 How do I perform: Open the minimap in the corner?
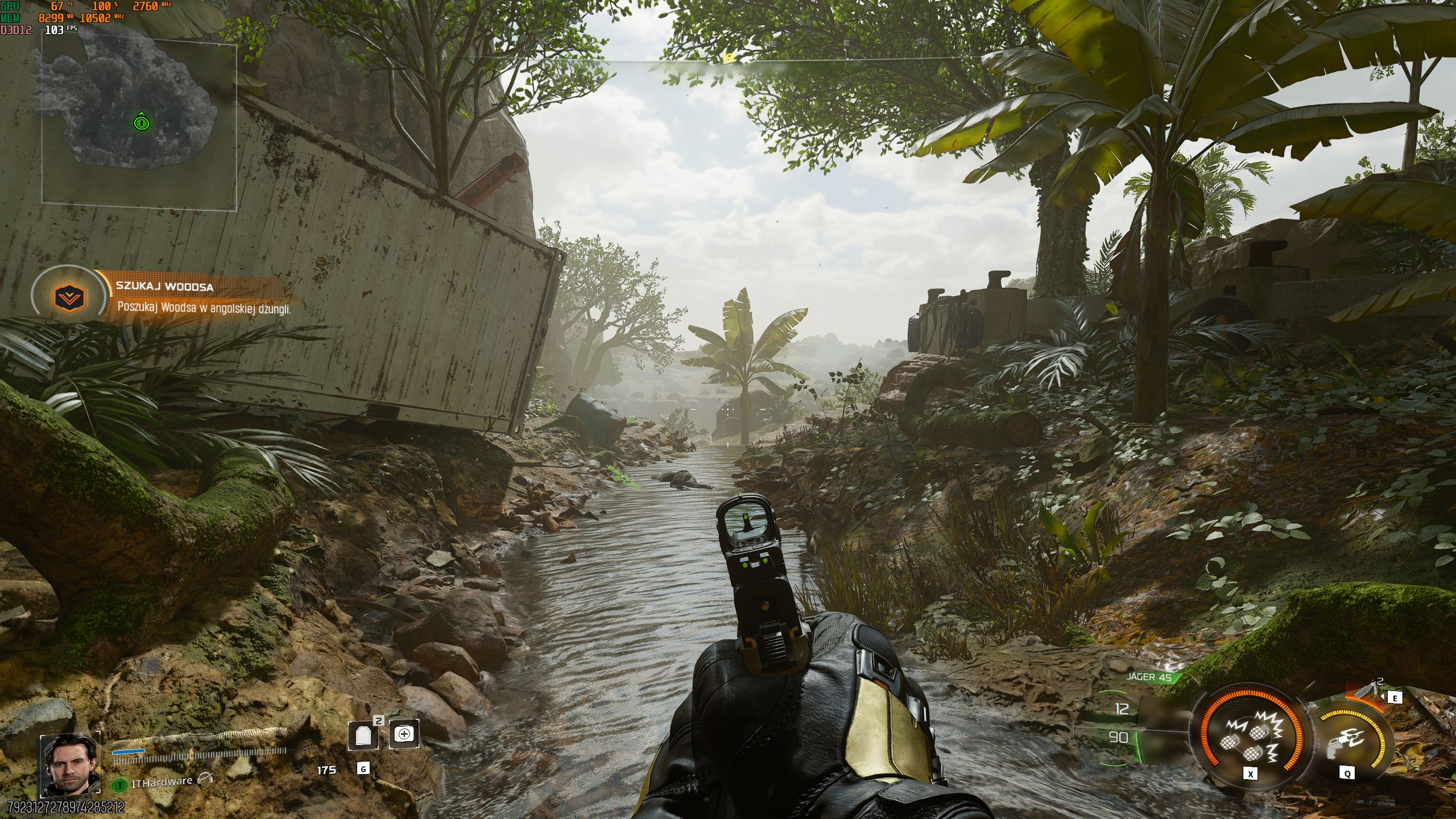[x=139, y=123]
